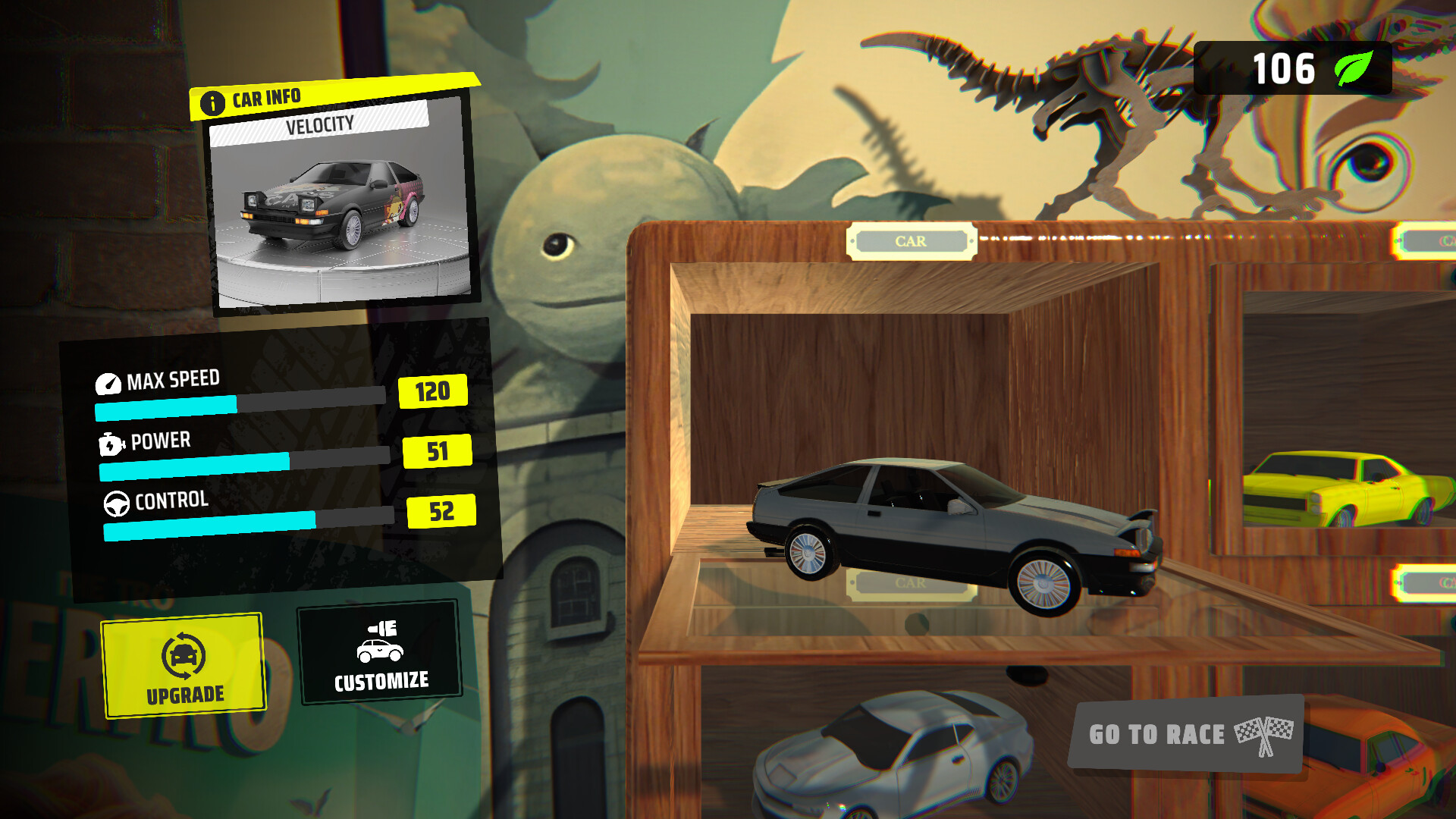Image resolution: width=1456 pixels, height=819 pixels.
Task: Open the Customize screen
Action: coord(380,654)
